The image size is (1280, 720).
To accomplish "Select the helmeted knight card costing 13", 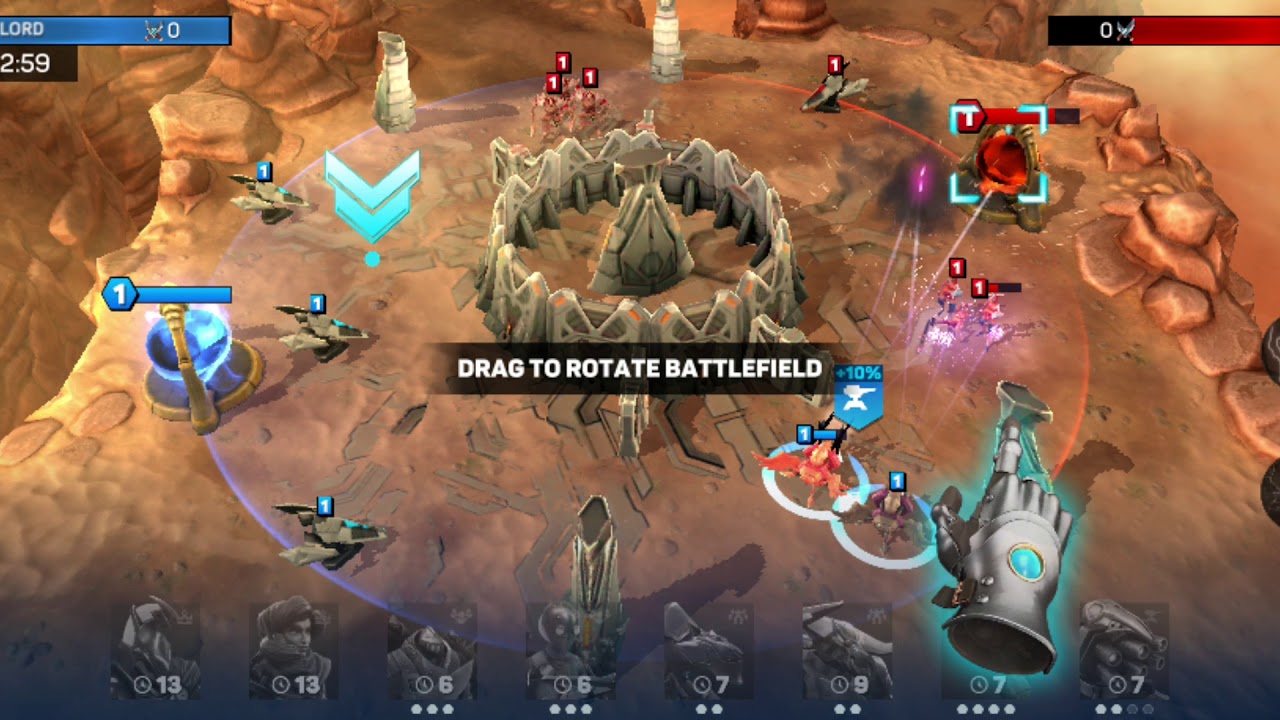I will pyautogui.click(x=155, y=650).
